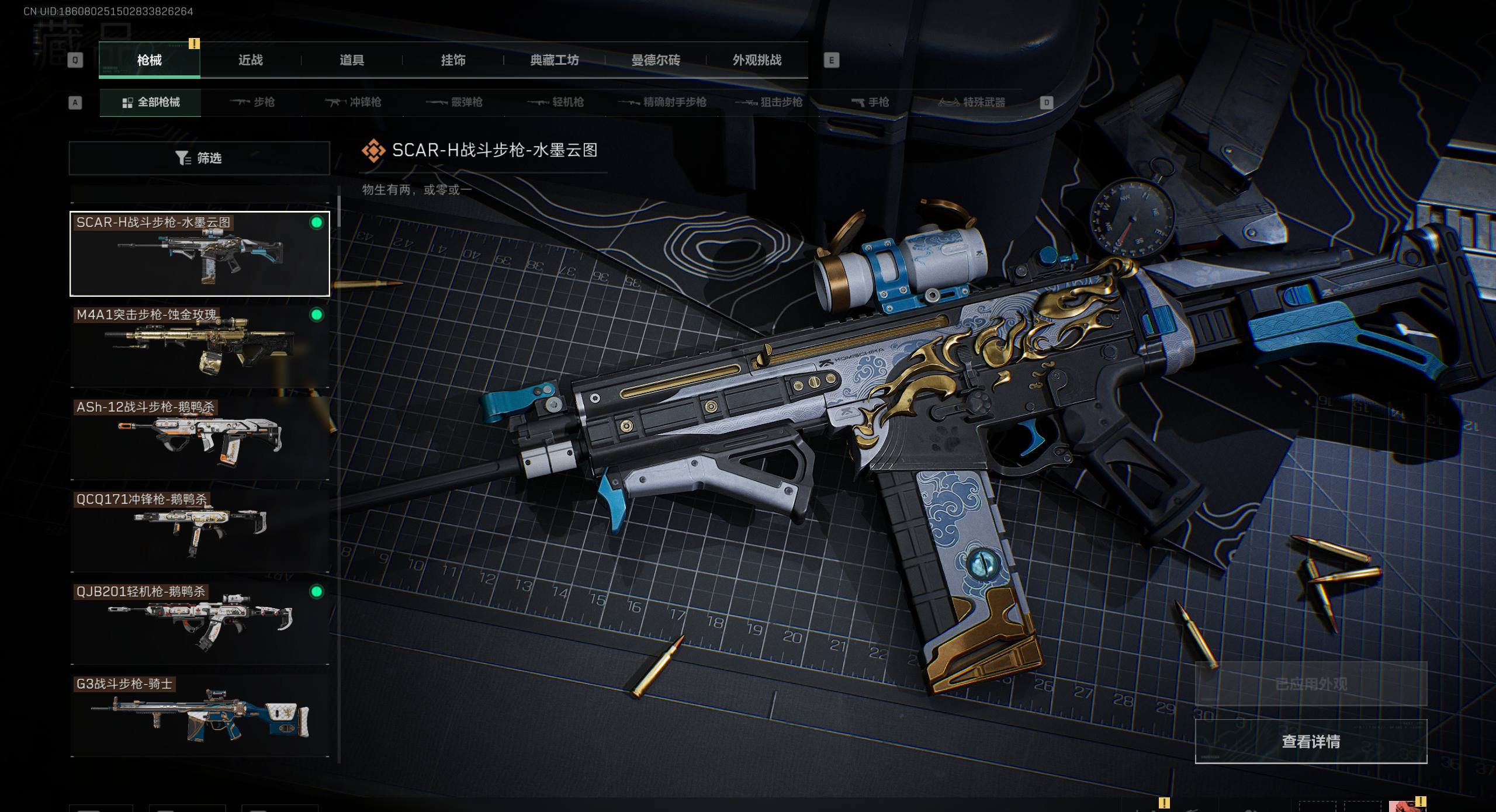
Task: Show the 外观挑战 tab
Action: point(757,60)
